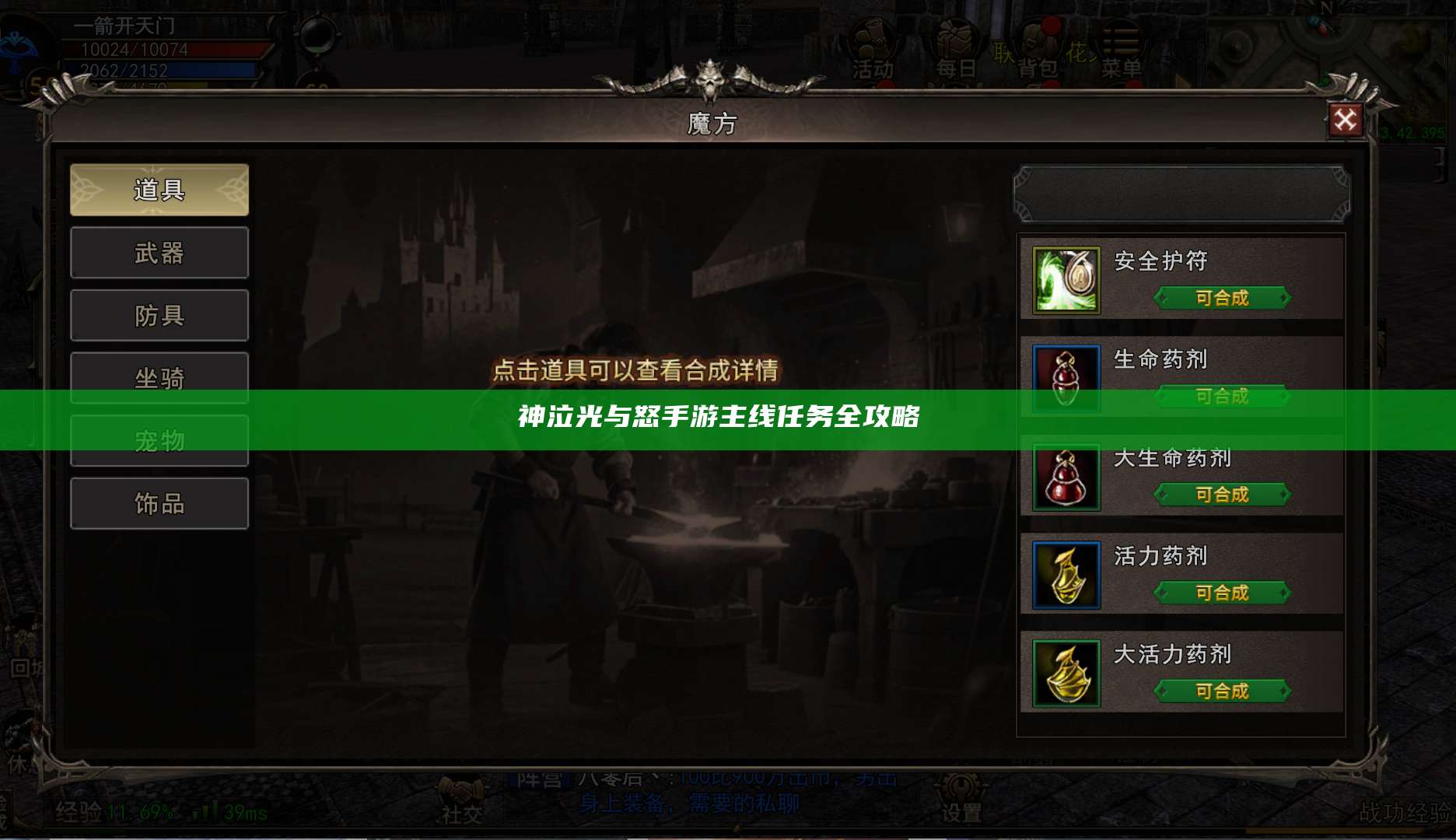Select the 宠物 category tab
Screen dimensions: 1456x840
point(159,440)
